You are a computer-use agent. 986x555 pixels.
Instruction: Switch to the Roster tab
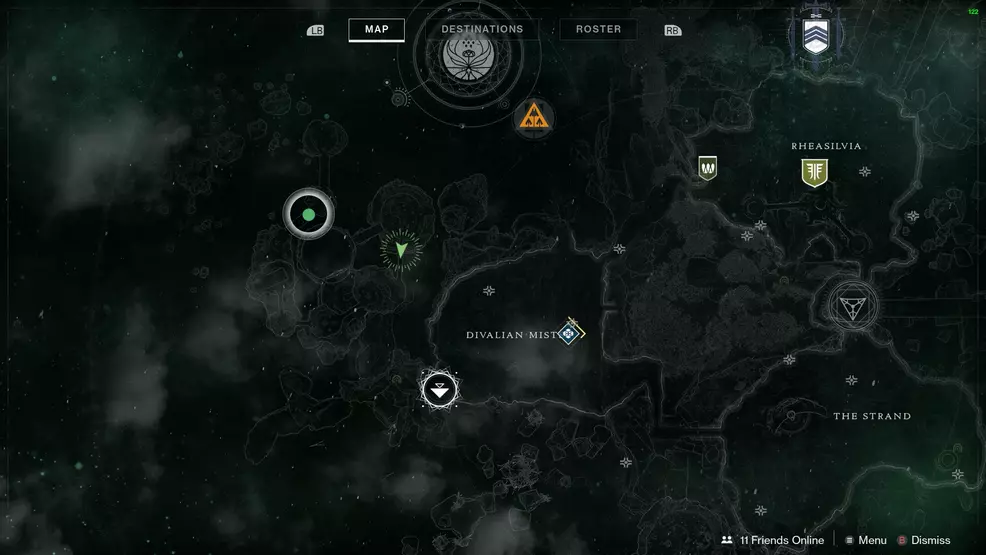(598, 30)
